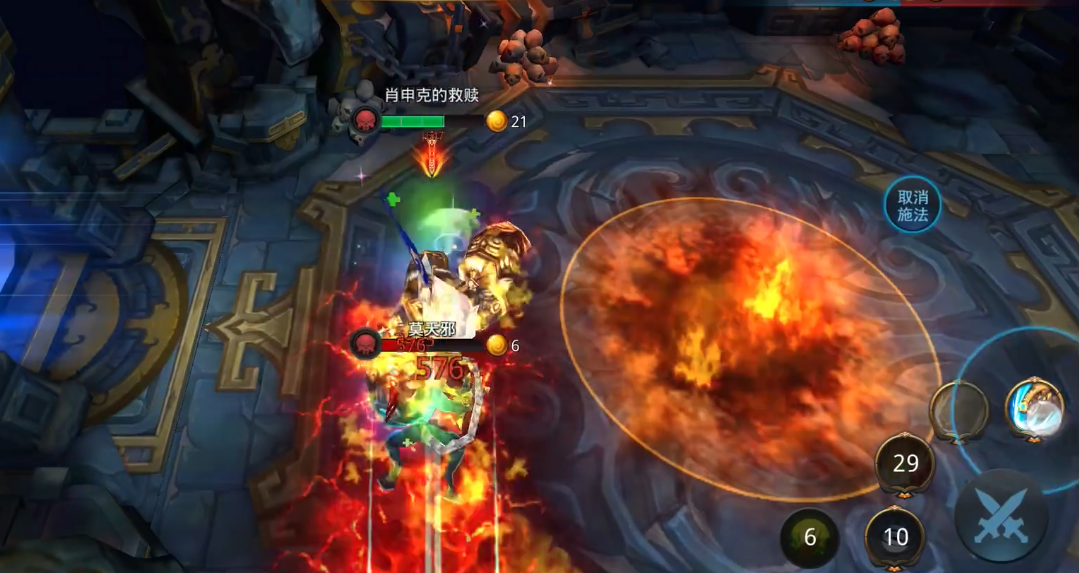Screen dimensions: 1079x573
Task: Hit the crossed swords basic attack button
Action: coord(1001,516)
